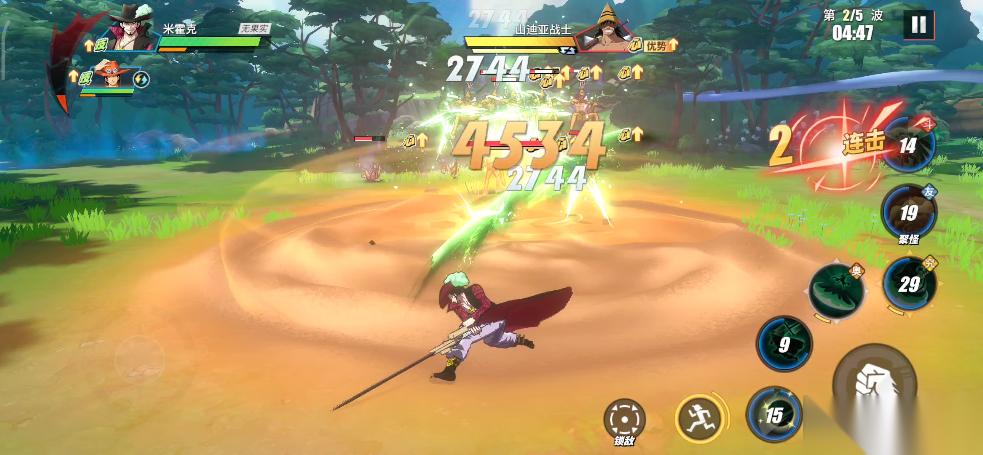The image size is (983, 455).
Task: Use the skill showing cooldown 9
Action: pos(784,345)
